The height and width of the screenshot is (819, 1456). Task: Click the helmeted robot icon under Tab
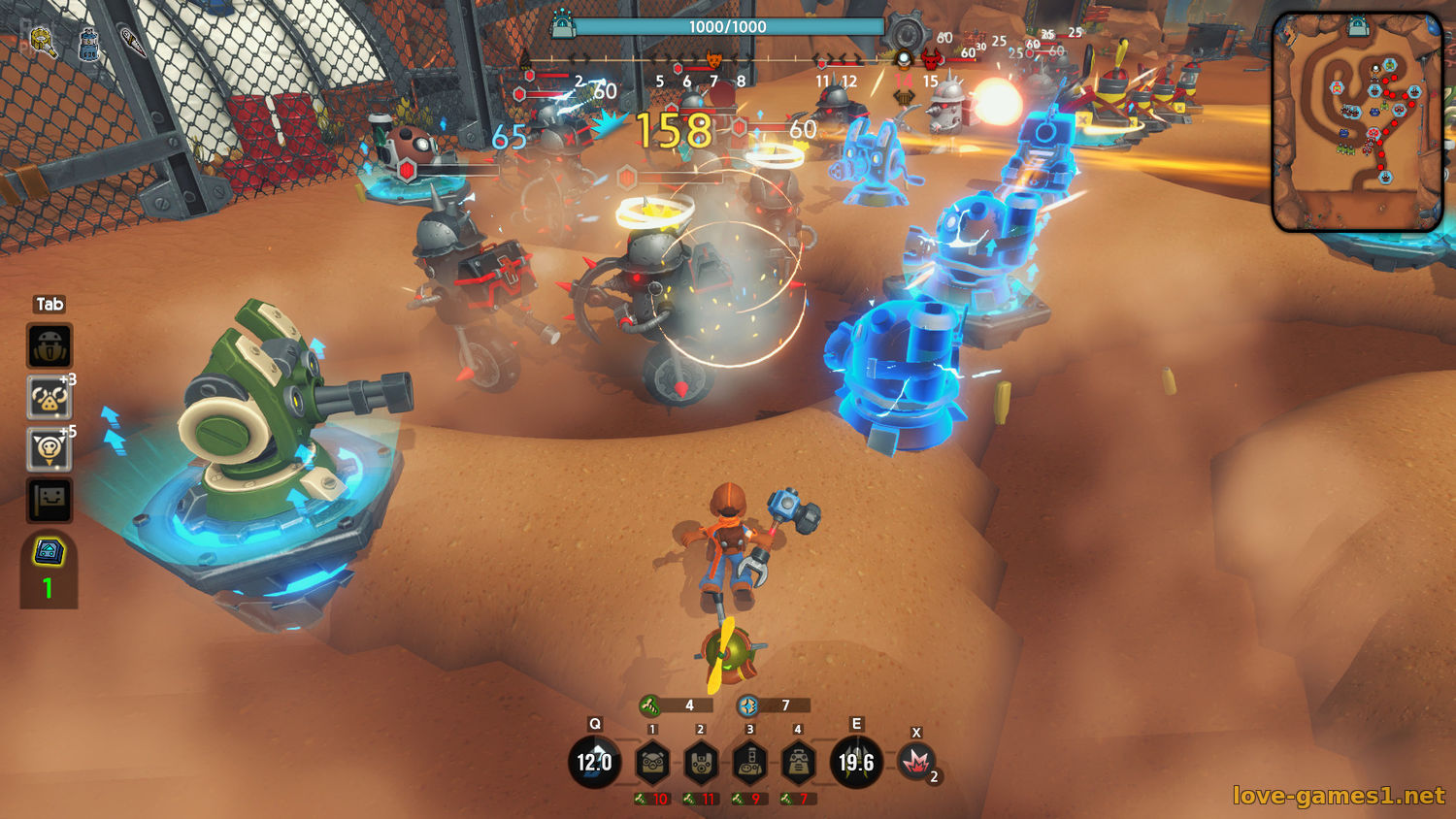pyautogui.click(x=50, y=346)
